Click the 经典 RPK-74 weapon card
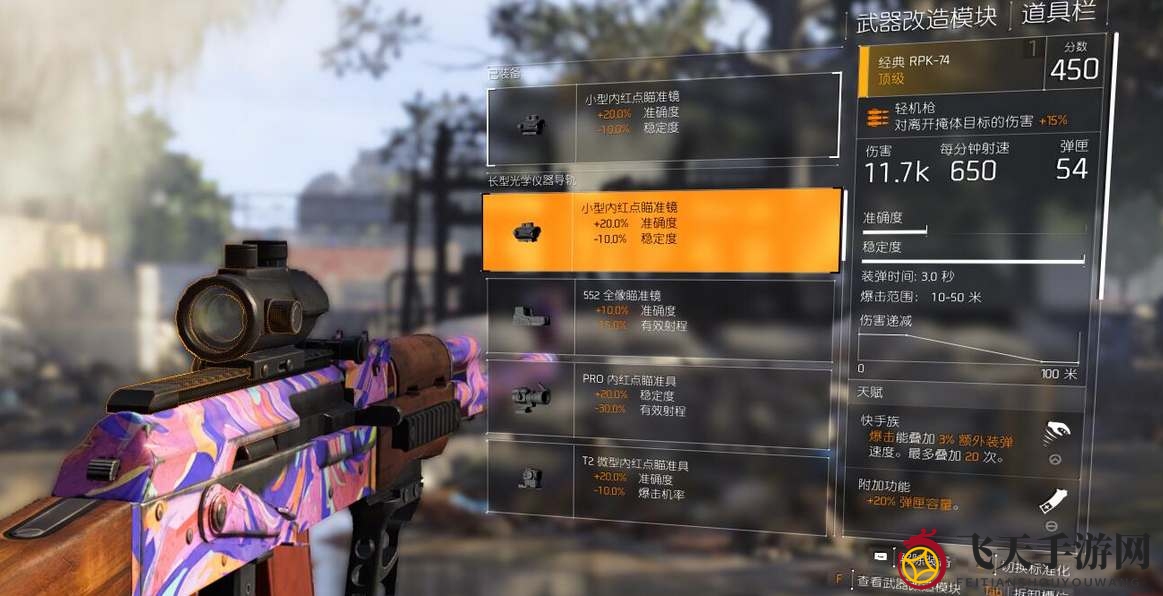The height and width of the screenshot is (596, 1163). 979,68
